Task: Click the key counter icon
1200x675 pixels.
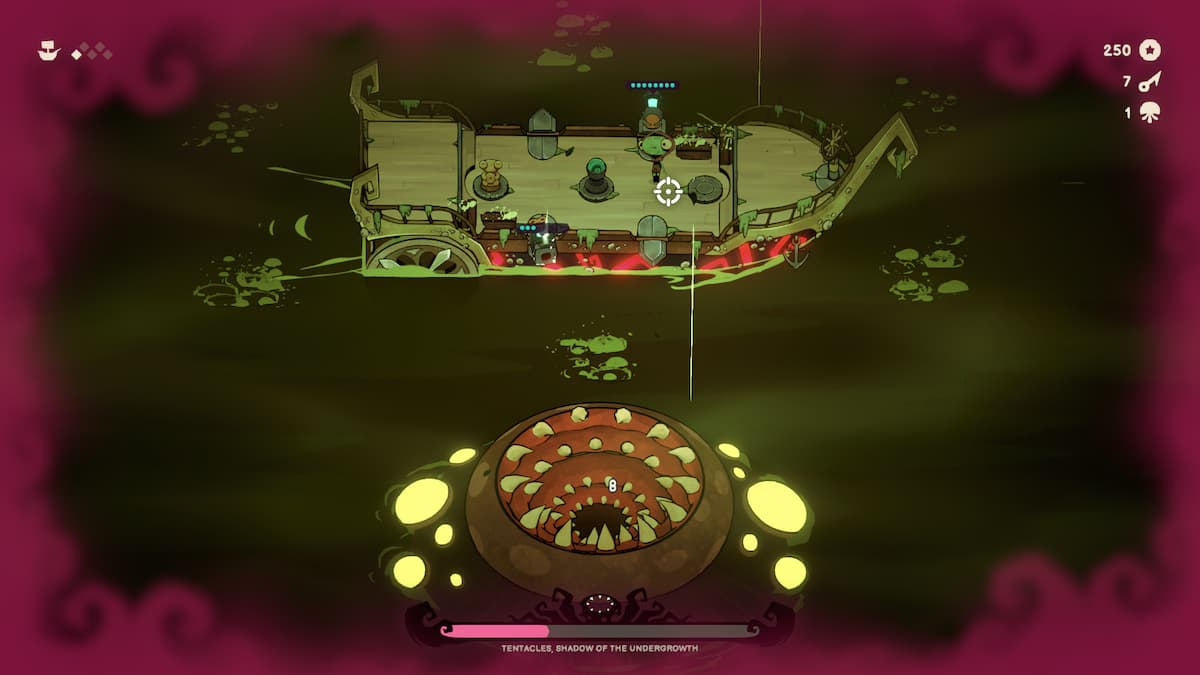Action: (x=1150, y=81)
